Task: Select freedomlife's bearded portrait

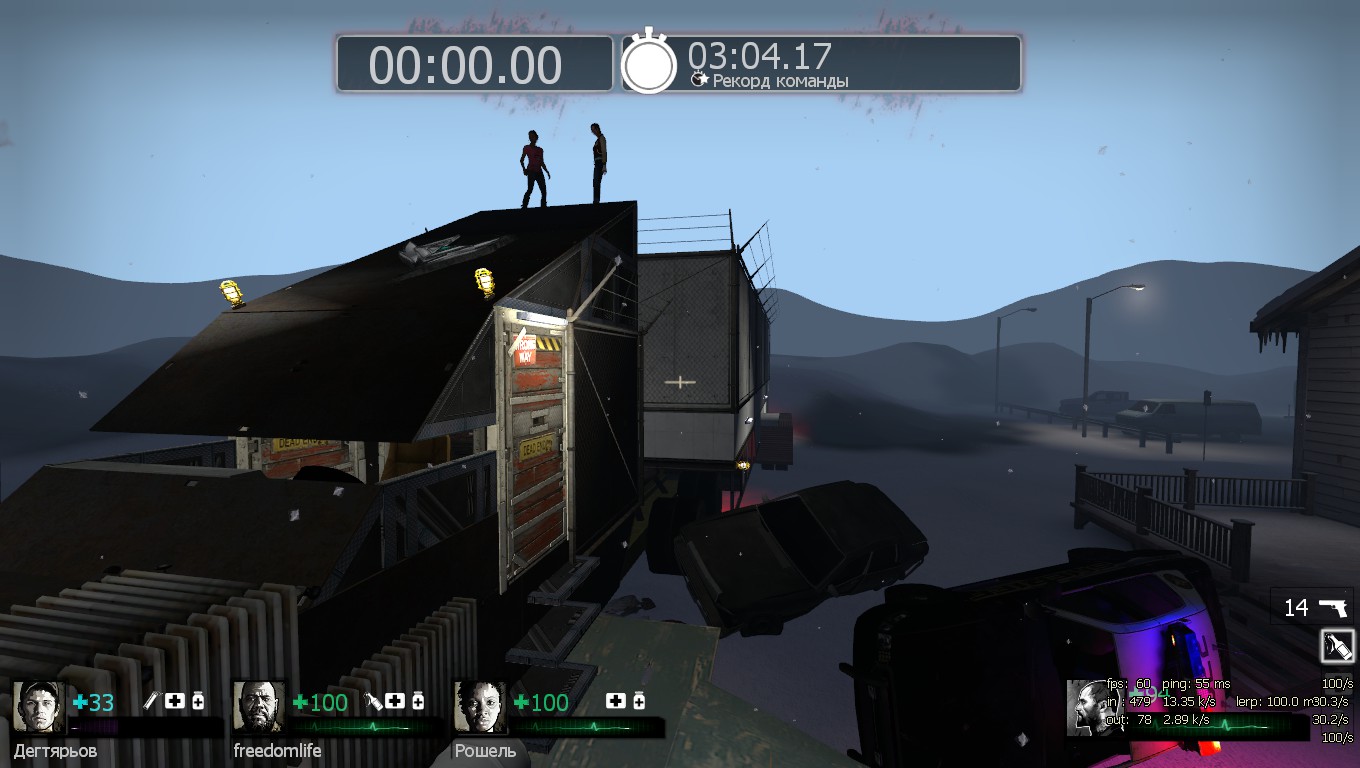Action: pyautogui.click(x=259, y=708)
